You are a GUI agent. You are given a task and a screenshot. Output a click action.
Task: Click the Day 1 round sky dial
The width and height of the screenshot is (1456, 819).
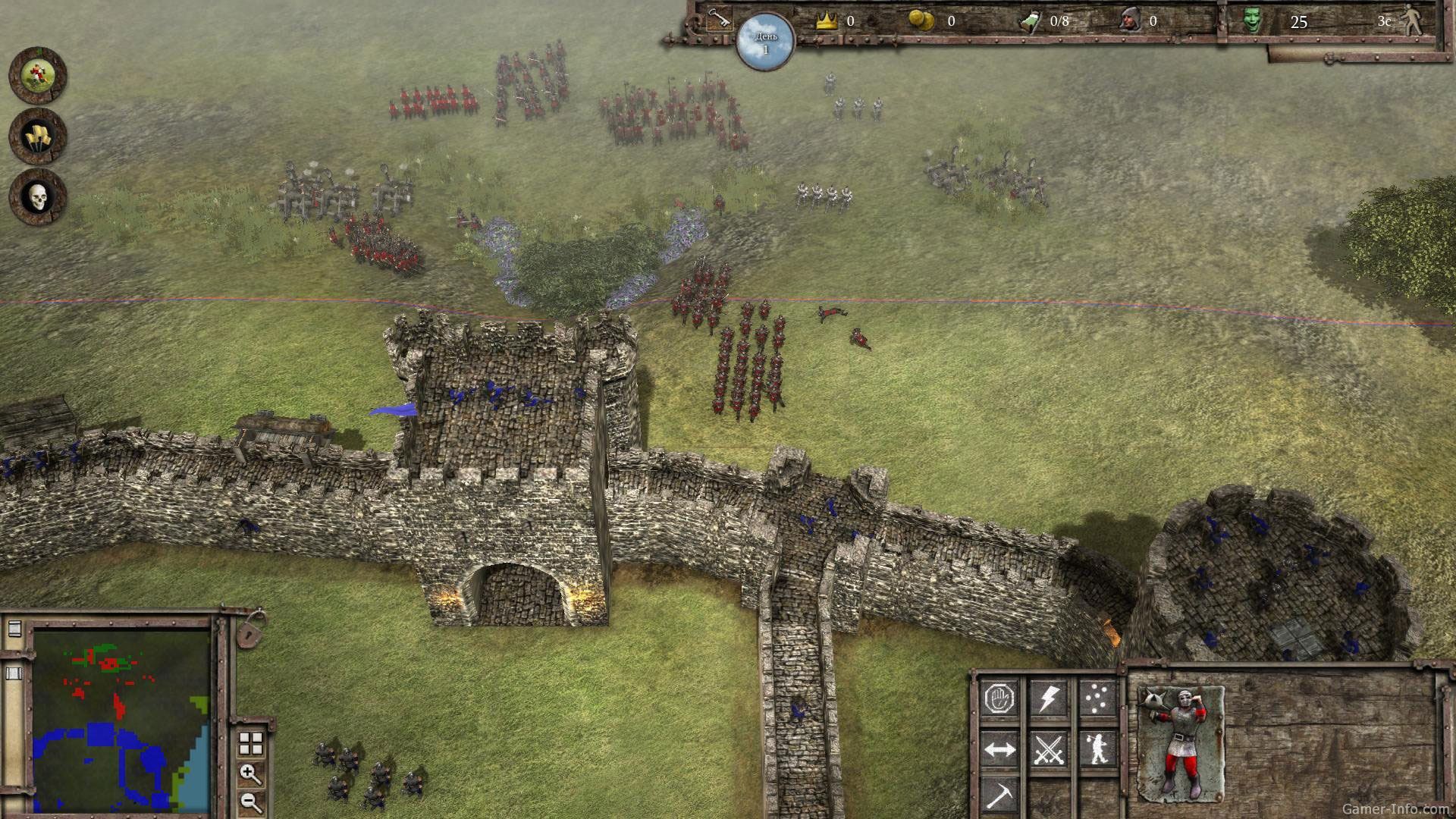765,41
